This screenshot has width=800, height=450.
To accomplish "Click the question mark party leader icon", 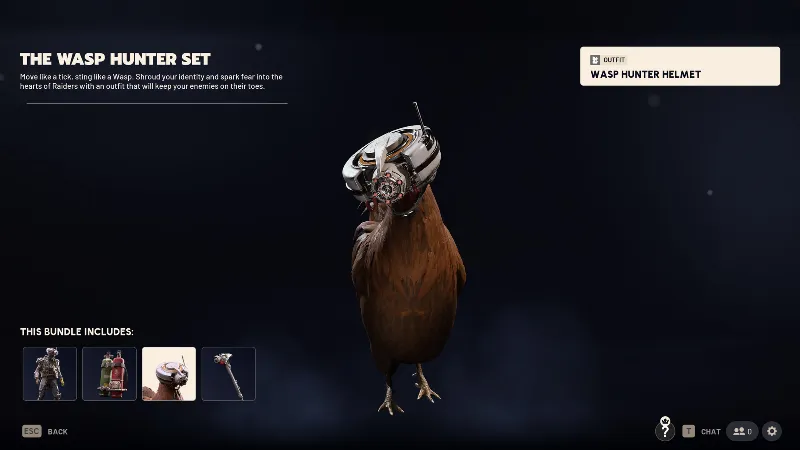I will point(665,431).
